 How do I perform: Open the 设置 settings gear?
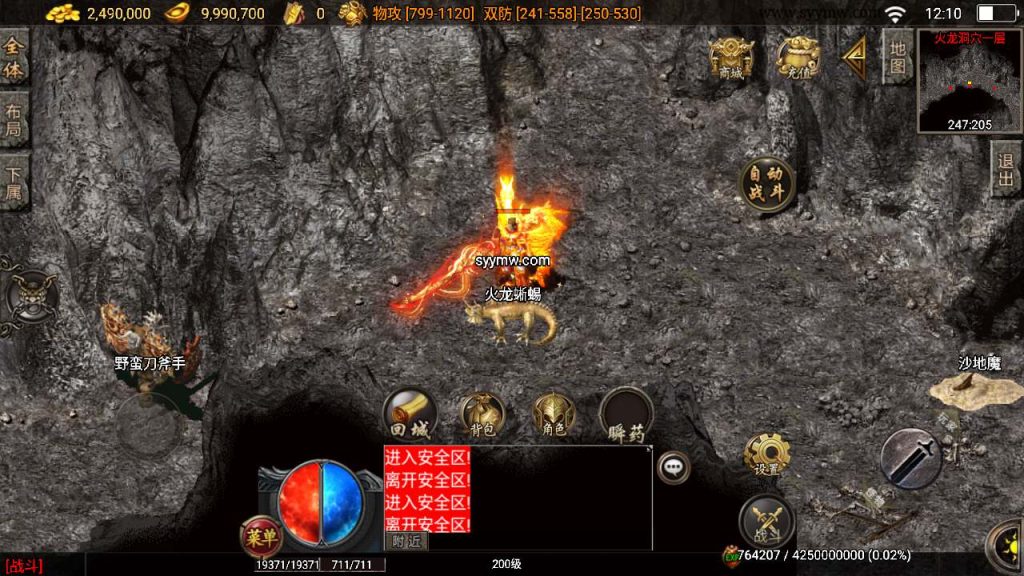(767, 456)
